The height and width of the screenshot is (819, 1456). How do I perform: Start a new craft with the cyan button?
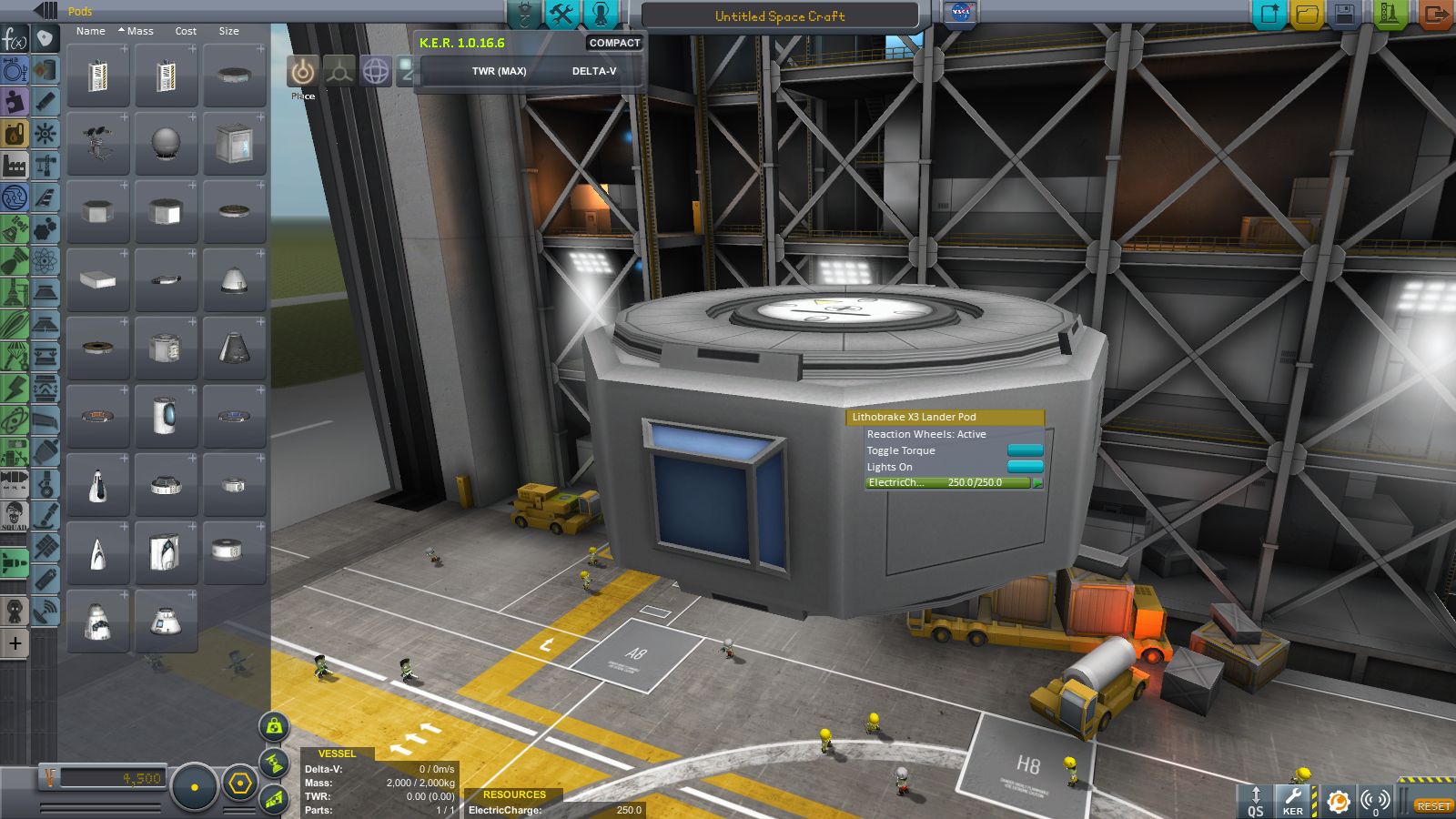click(x=1269, y=15)
